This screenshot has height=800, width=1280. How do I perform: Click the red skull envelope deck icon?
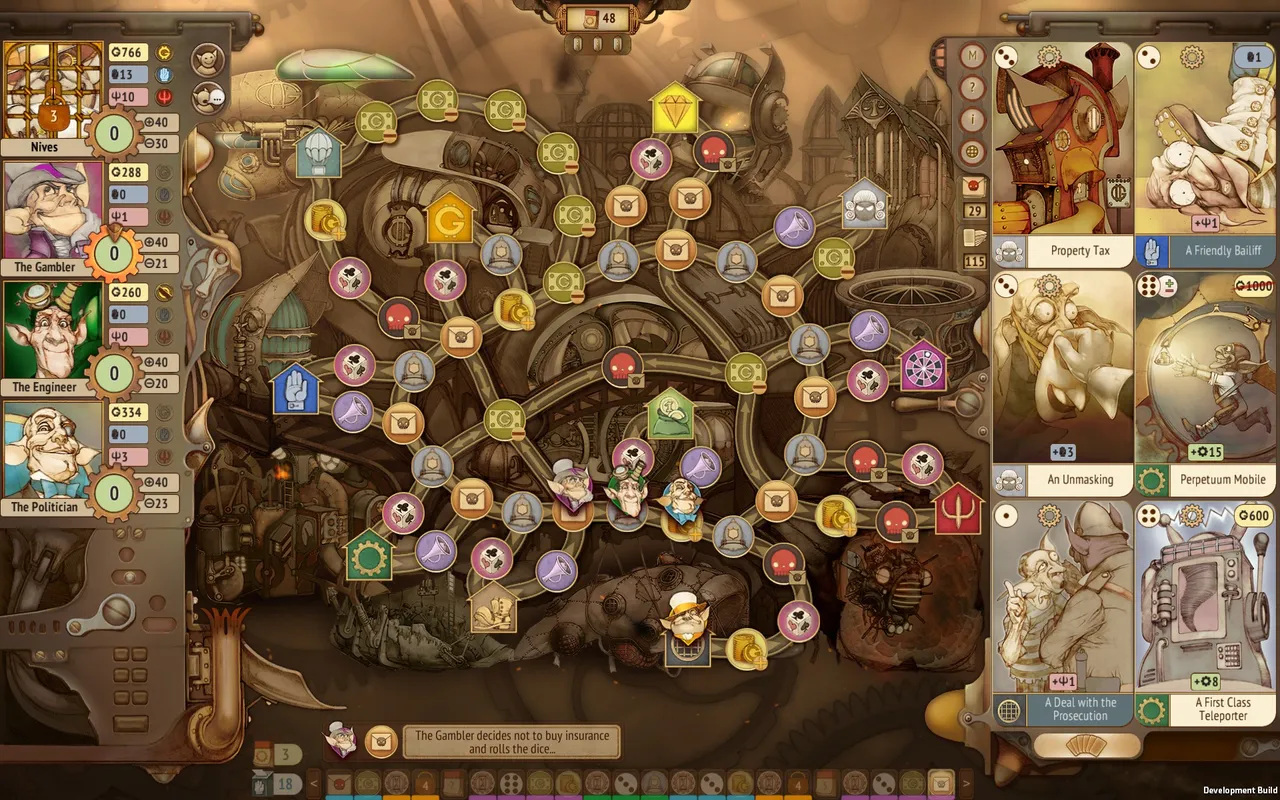click(x=972, y=186)
